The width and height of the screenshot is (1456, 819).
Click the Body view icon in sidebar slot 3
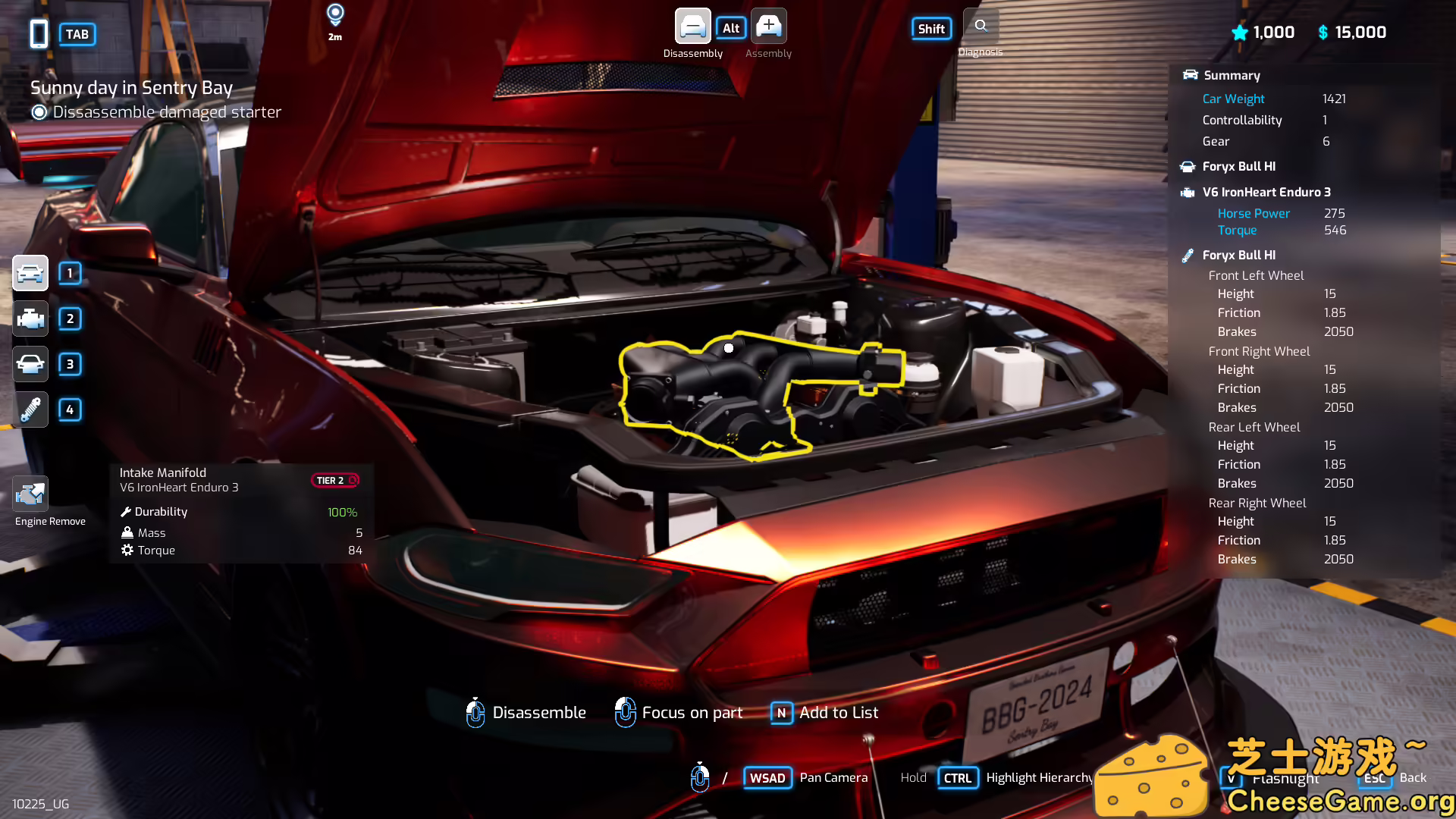(x=30, y=364)
